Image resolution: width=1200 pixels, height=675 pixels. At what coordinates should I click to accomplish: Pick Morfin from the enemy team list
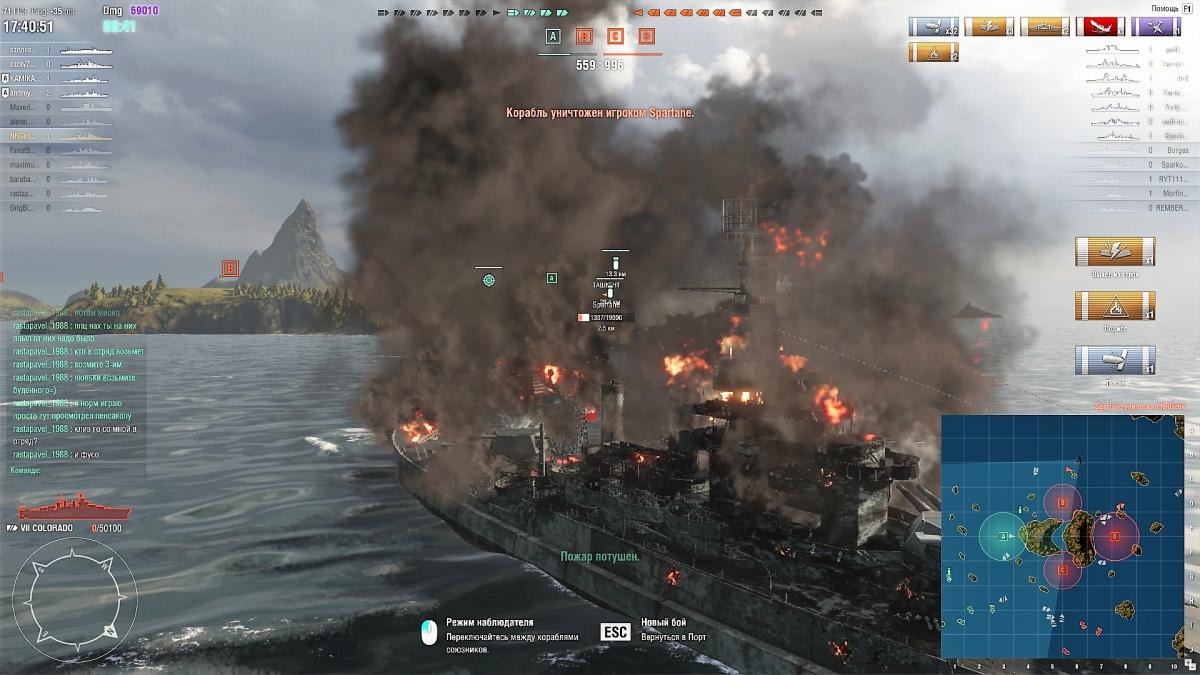1172,193
